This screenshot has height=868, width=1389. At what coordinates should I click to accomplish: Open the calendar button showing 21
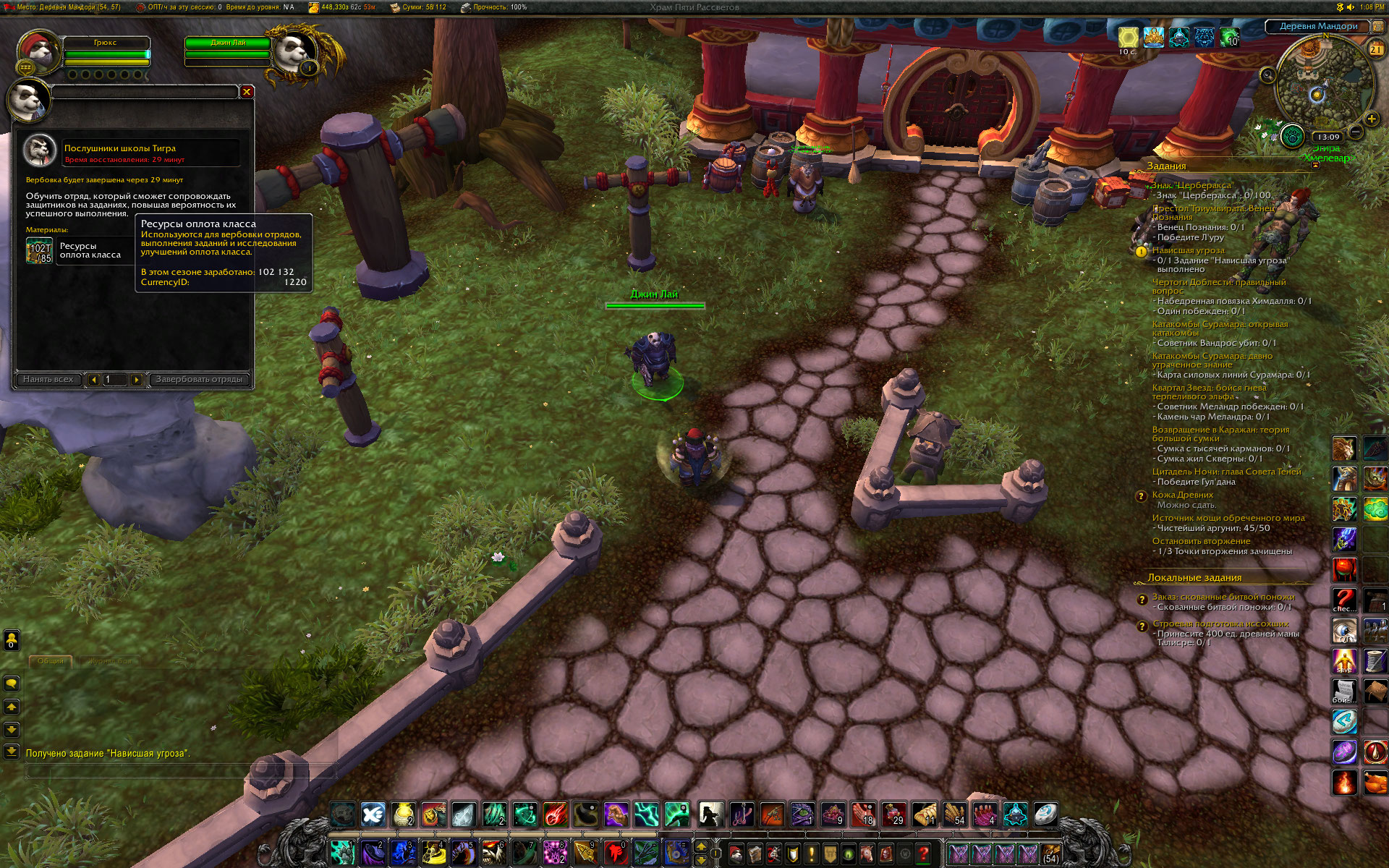pos(1375,48)
